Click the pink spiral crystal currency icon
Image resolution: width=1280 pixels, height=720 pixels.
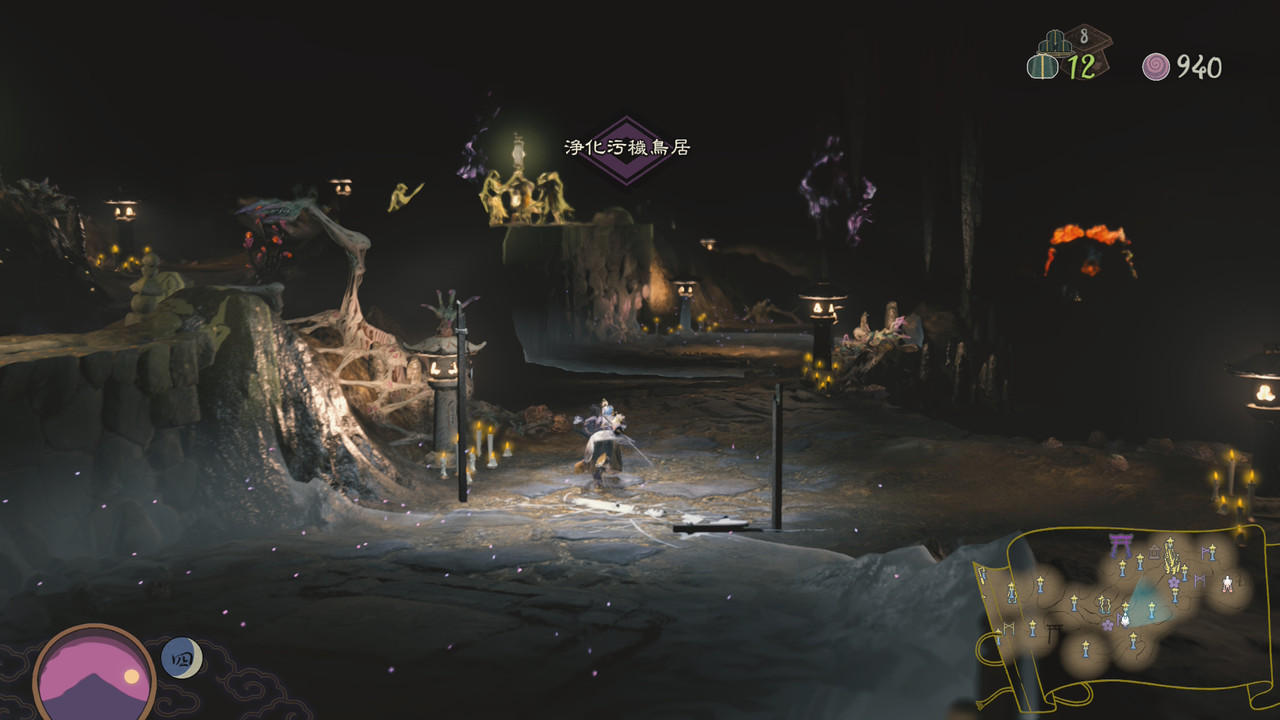point(1156,67)
